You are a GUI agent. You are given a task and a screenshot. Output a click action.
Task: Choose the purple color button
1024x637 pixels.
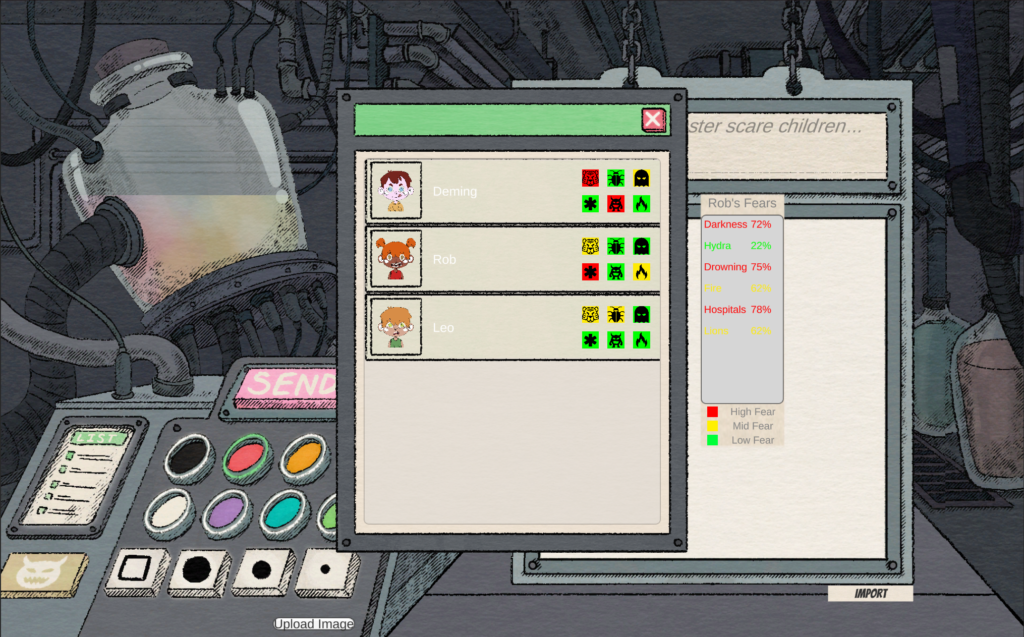[x=227, y=513]
